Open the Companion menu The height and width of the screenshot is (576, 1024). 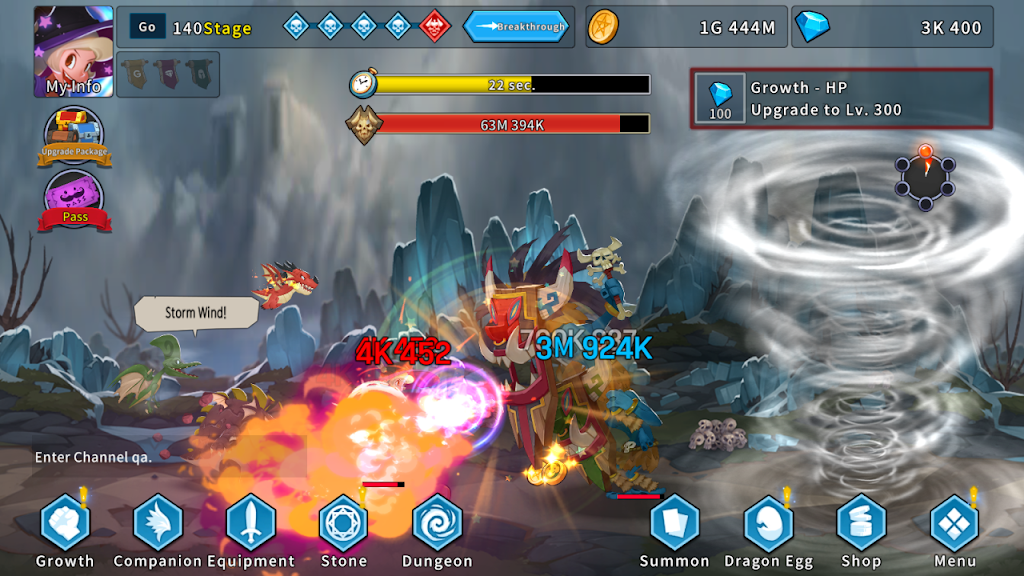pos(158,524)
